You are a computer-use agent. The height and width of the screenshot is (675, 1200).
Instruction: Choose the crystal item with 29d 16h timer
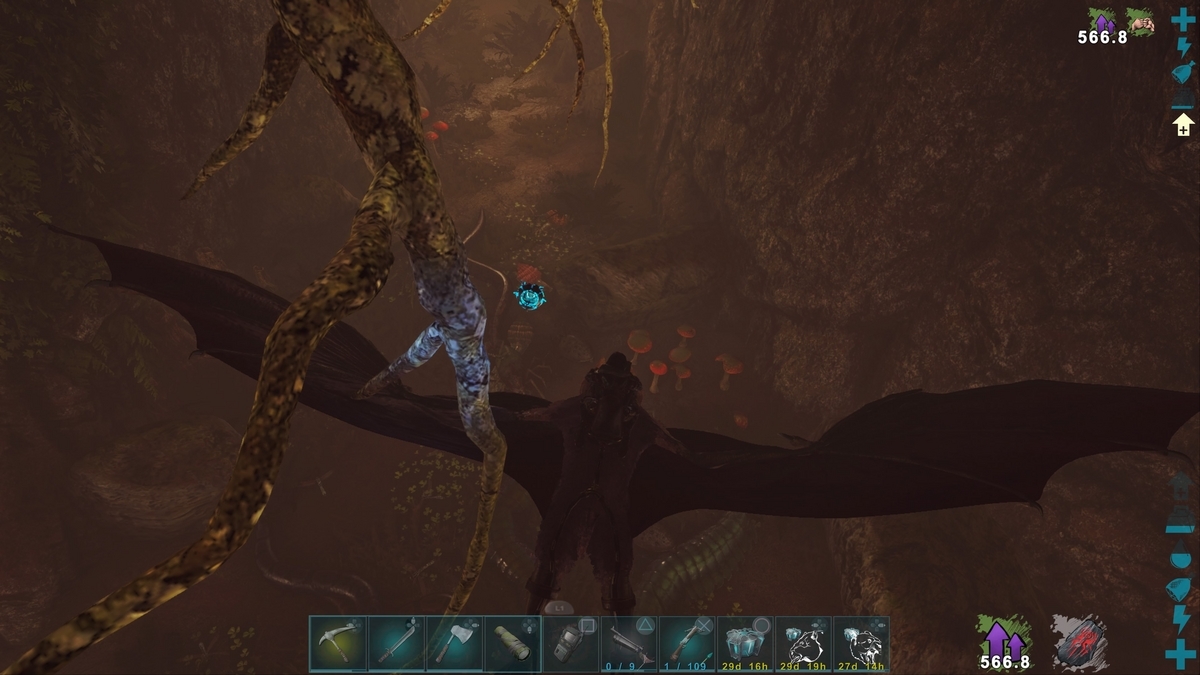tap(745, 643)
